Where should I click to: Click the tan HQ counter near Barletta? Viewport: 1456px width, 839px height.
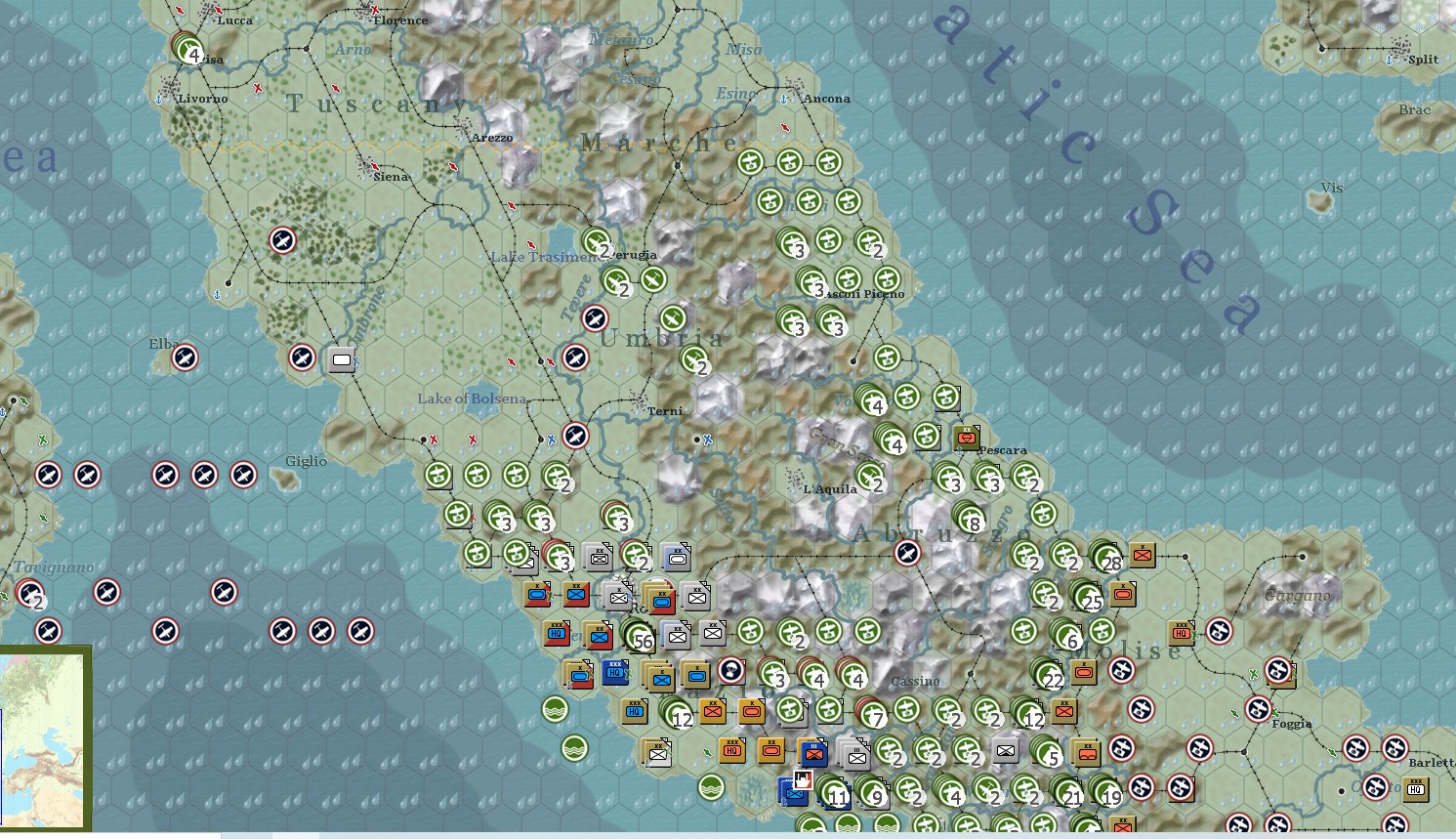click(1416, 789)
